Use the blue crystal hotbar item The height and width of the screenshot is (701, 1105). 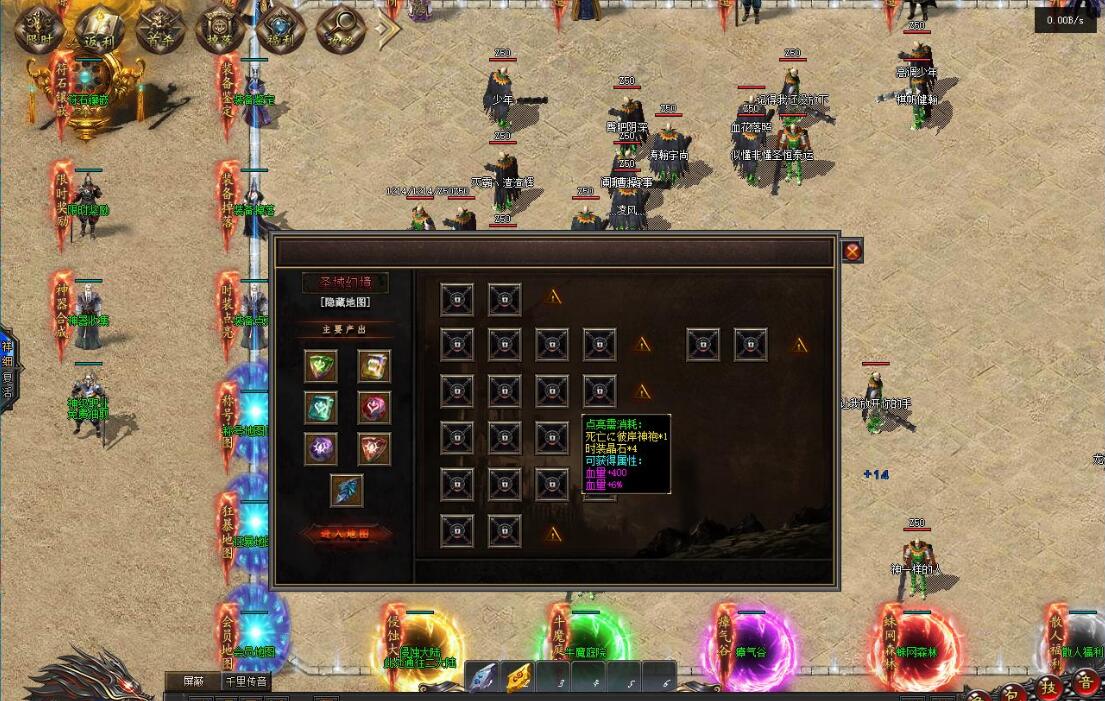[483, 679]
